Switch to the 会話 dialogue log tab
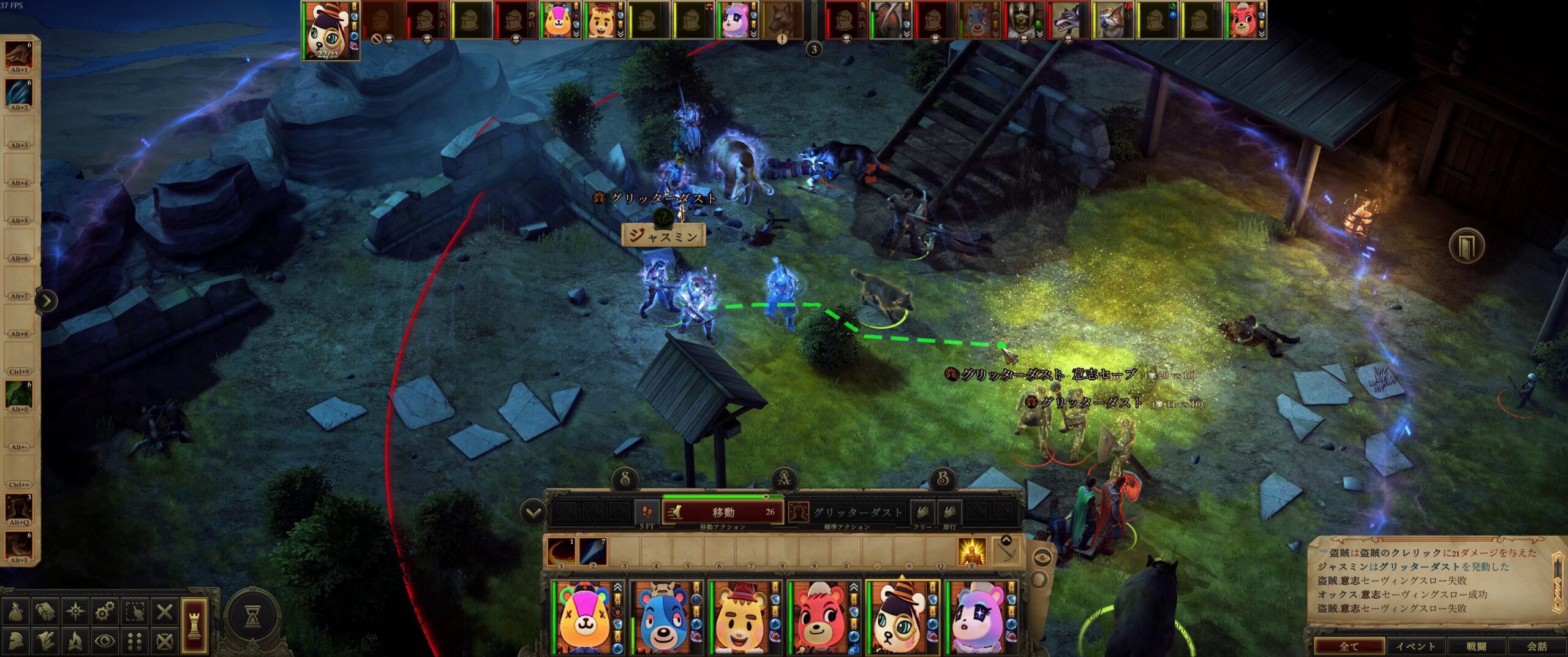 click(x=1536, y=646)
